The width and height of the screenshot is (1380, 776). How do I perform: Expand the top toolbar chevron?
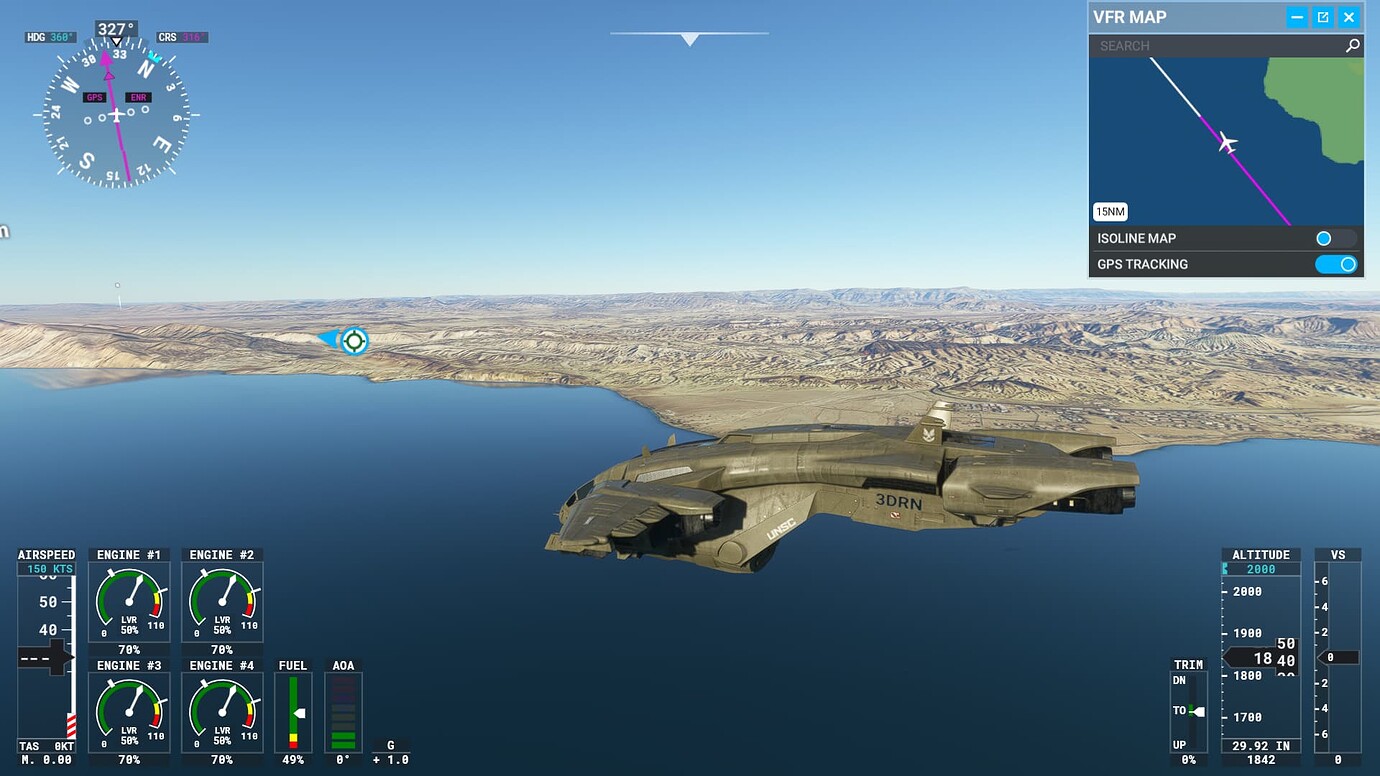click(689, 38)
